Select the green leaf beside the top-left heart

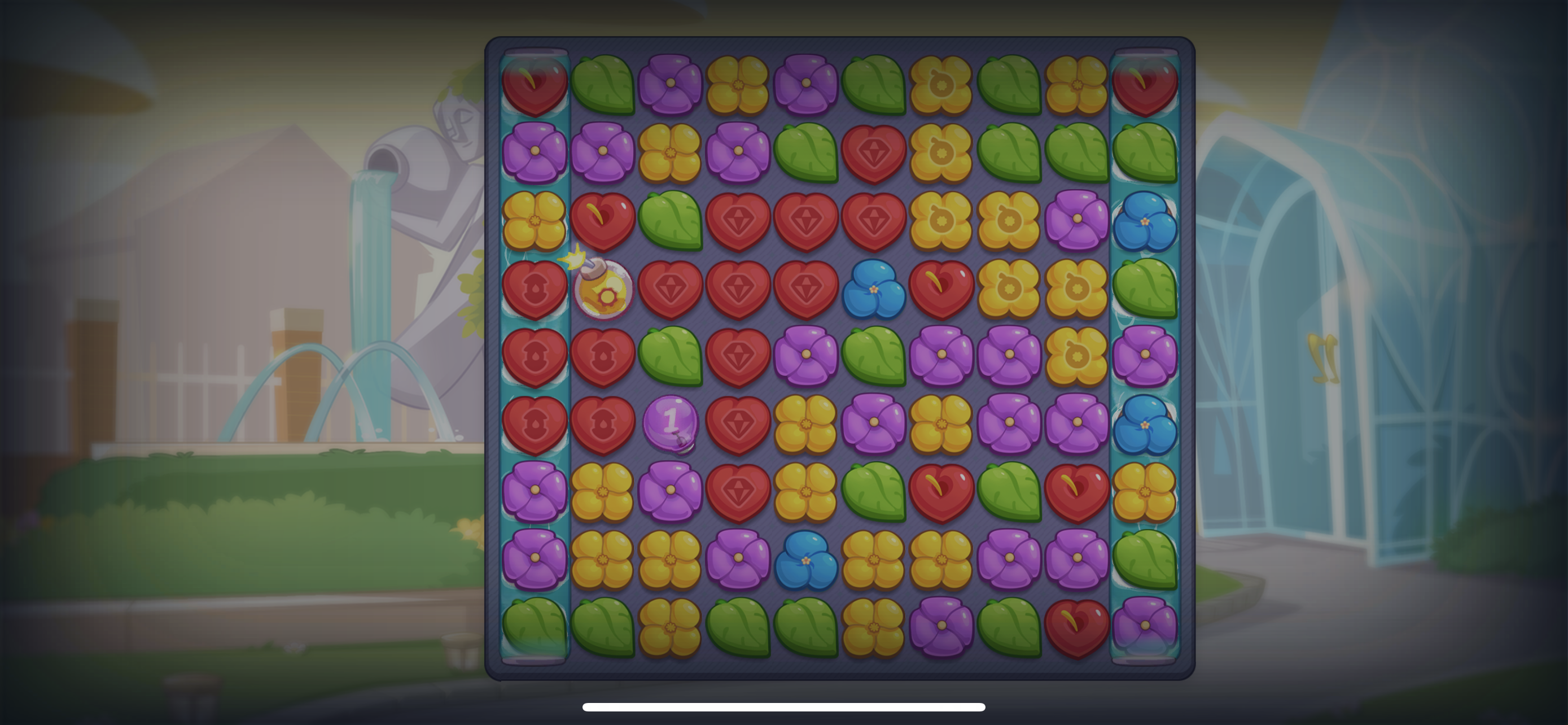tap(603, 85)
